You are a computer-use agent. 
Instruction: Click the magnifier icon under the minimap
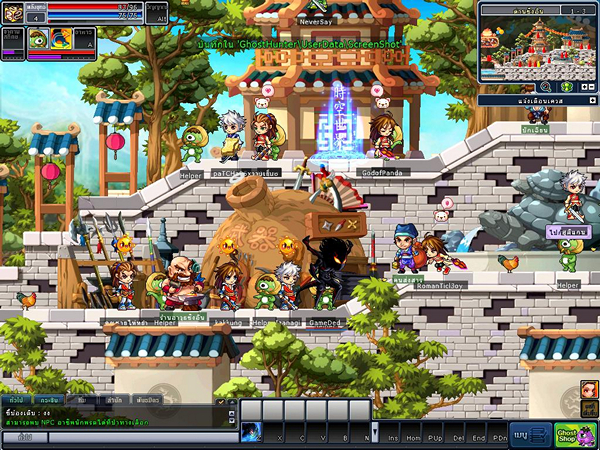point(547,87)
